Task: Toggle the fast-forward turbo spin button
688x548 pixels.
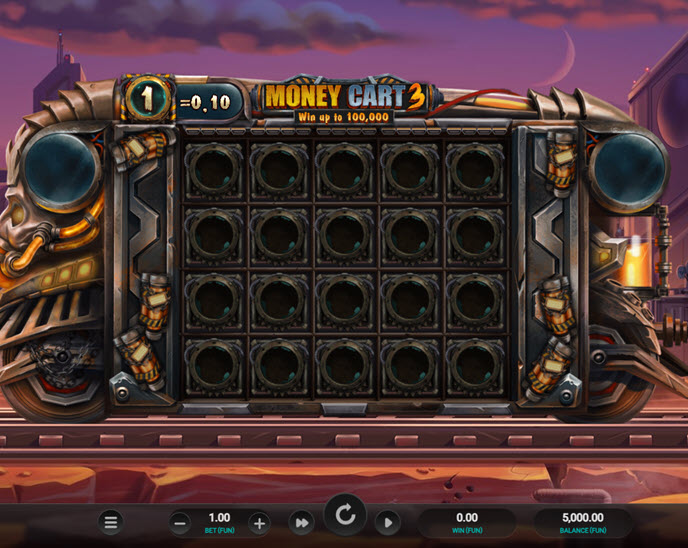Action: 301,522
